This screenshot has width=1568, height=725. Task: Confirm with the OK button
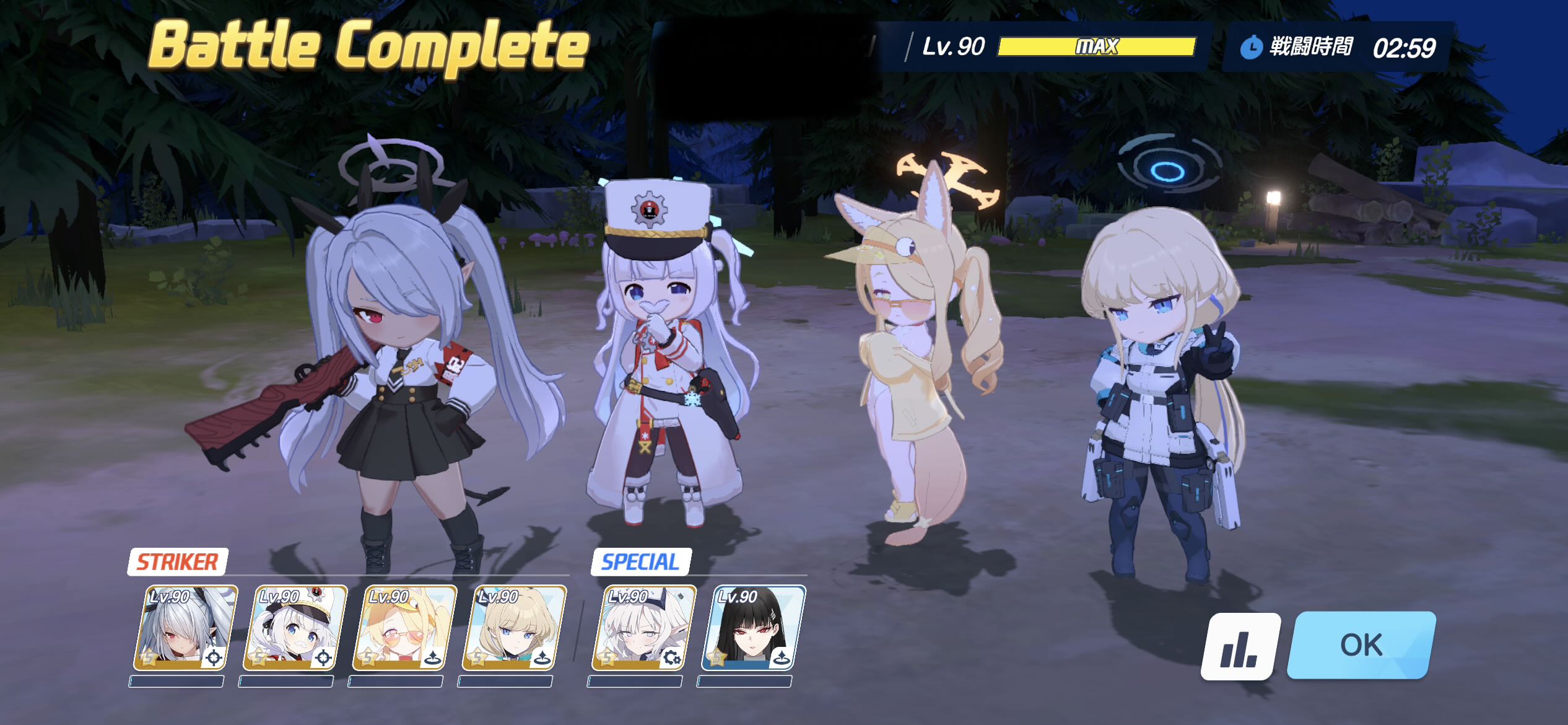1361,645
